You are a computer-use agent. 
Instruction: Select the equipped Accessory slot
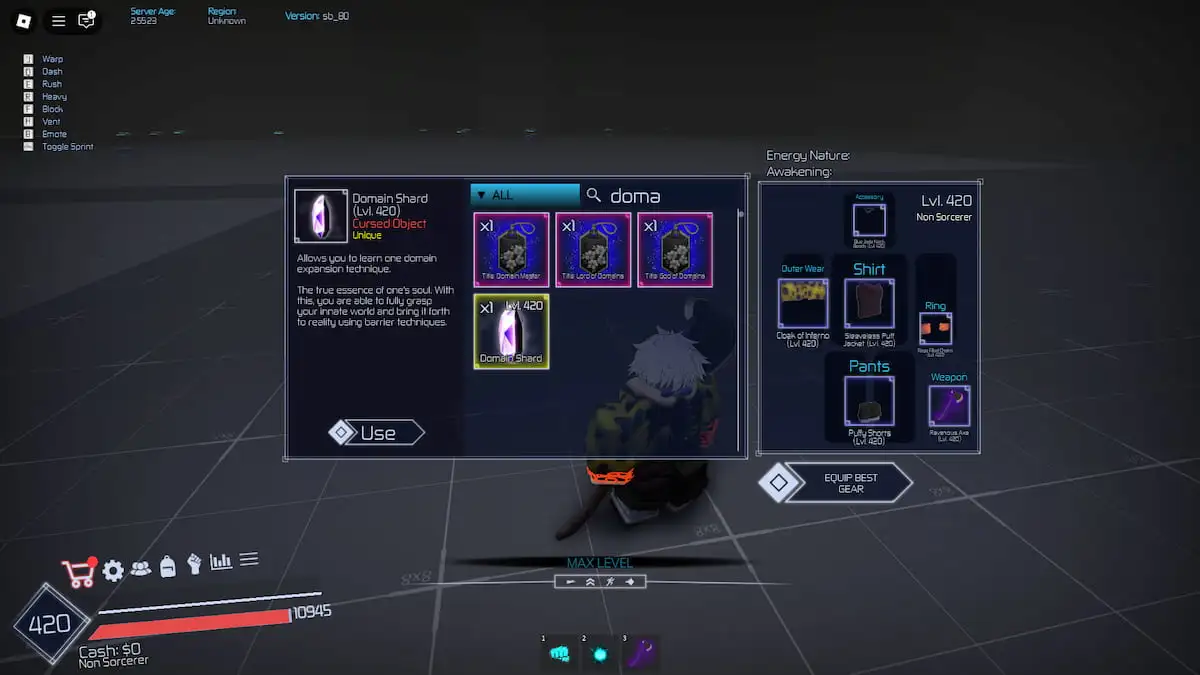pos(869,220)
